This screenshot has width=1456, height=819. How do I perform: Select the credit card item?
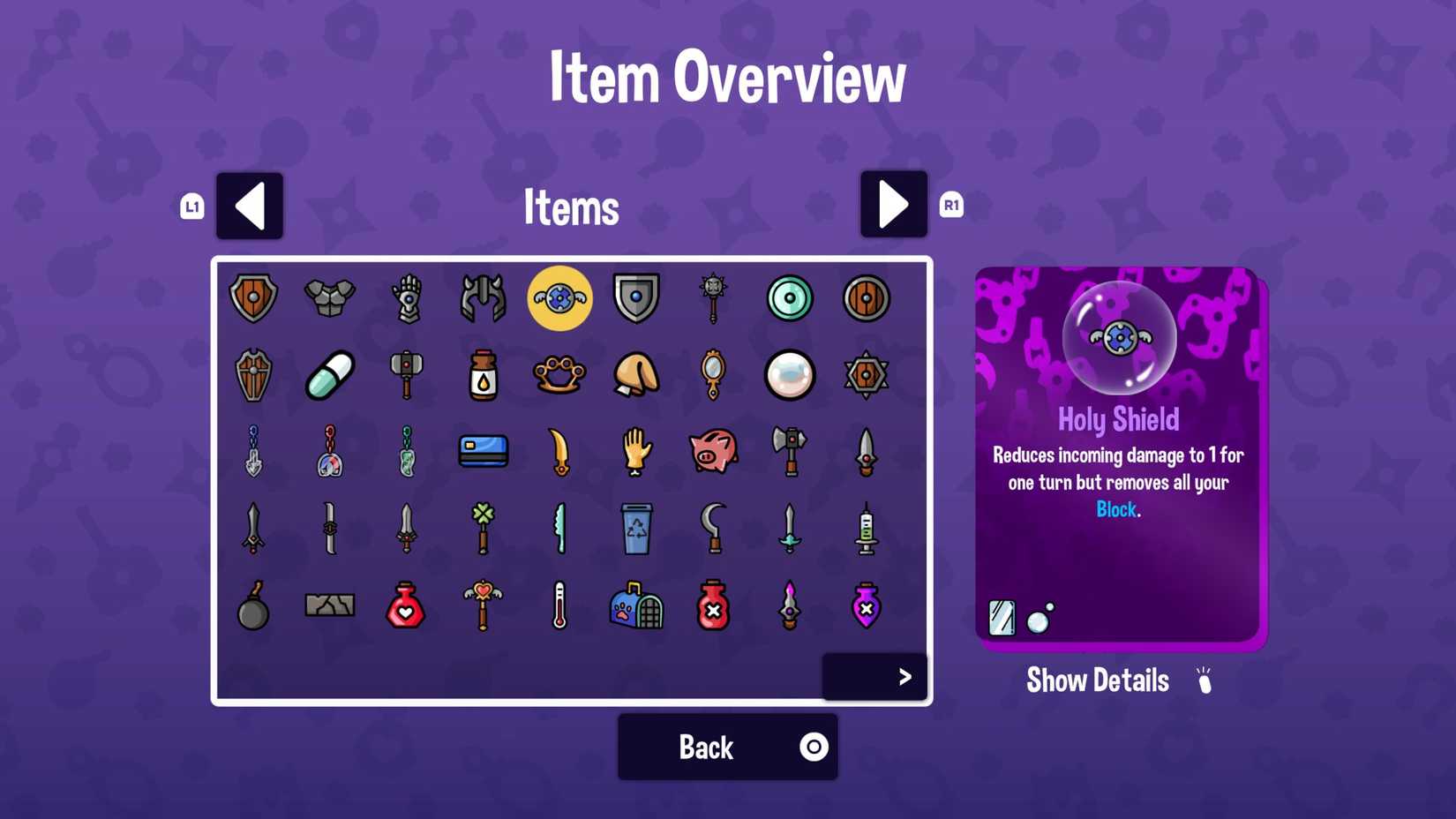click(482, 451)
